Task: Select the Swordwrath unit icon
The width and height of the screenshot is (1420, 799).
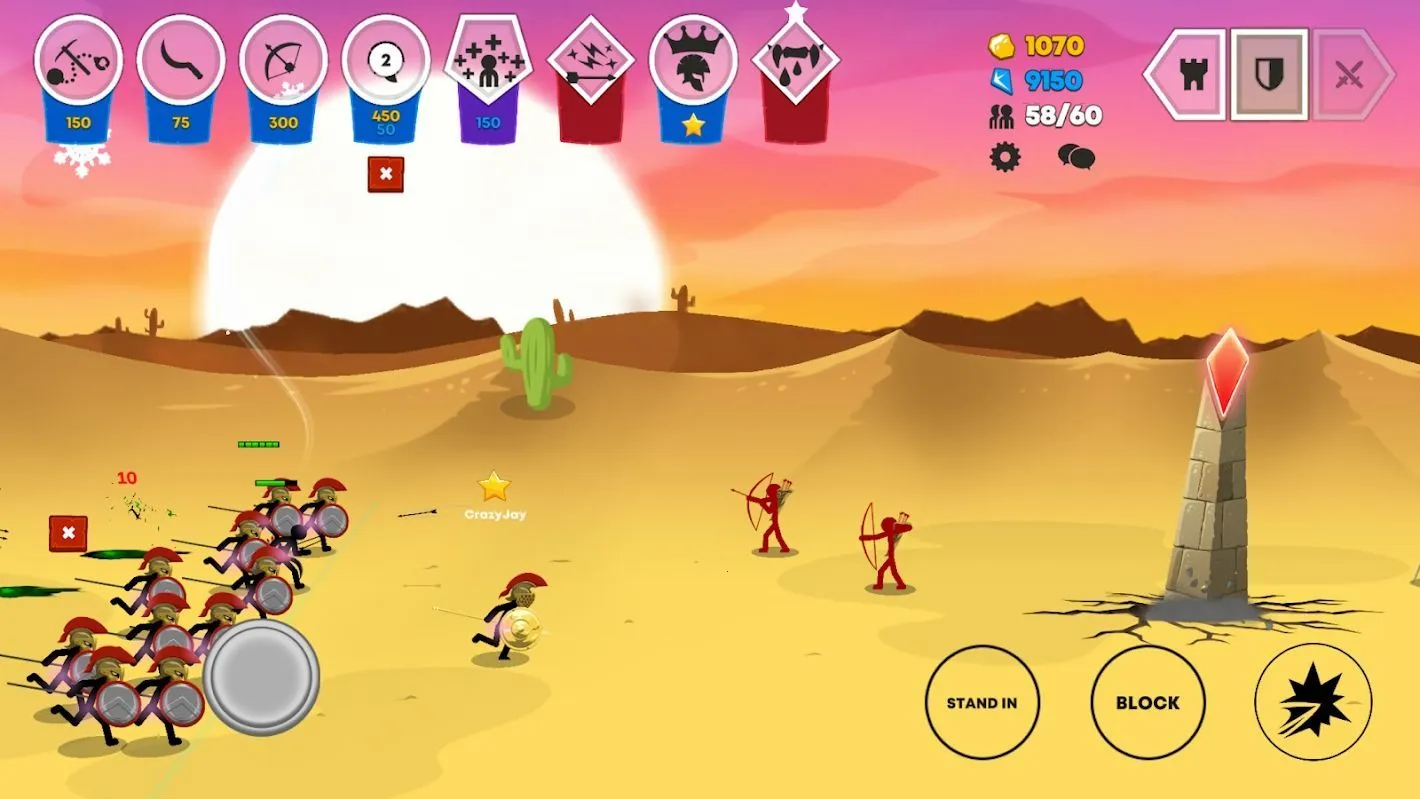Action: [x=182, y=60]
